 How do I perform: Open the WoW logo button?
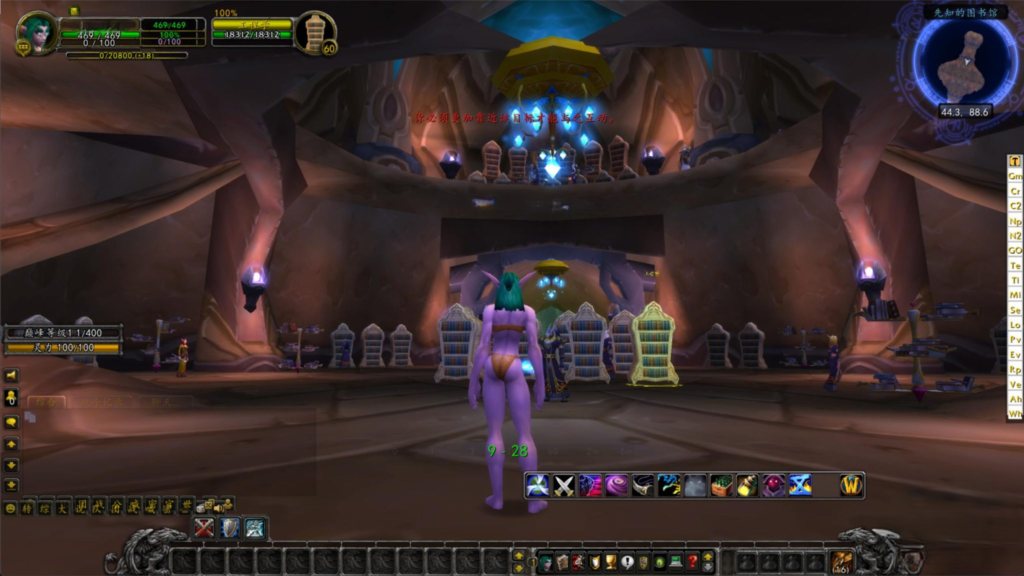click(x=851, y=486)
